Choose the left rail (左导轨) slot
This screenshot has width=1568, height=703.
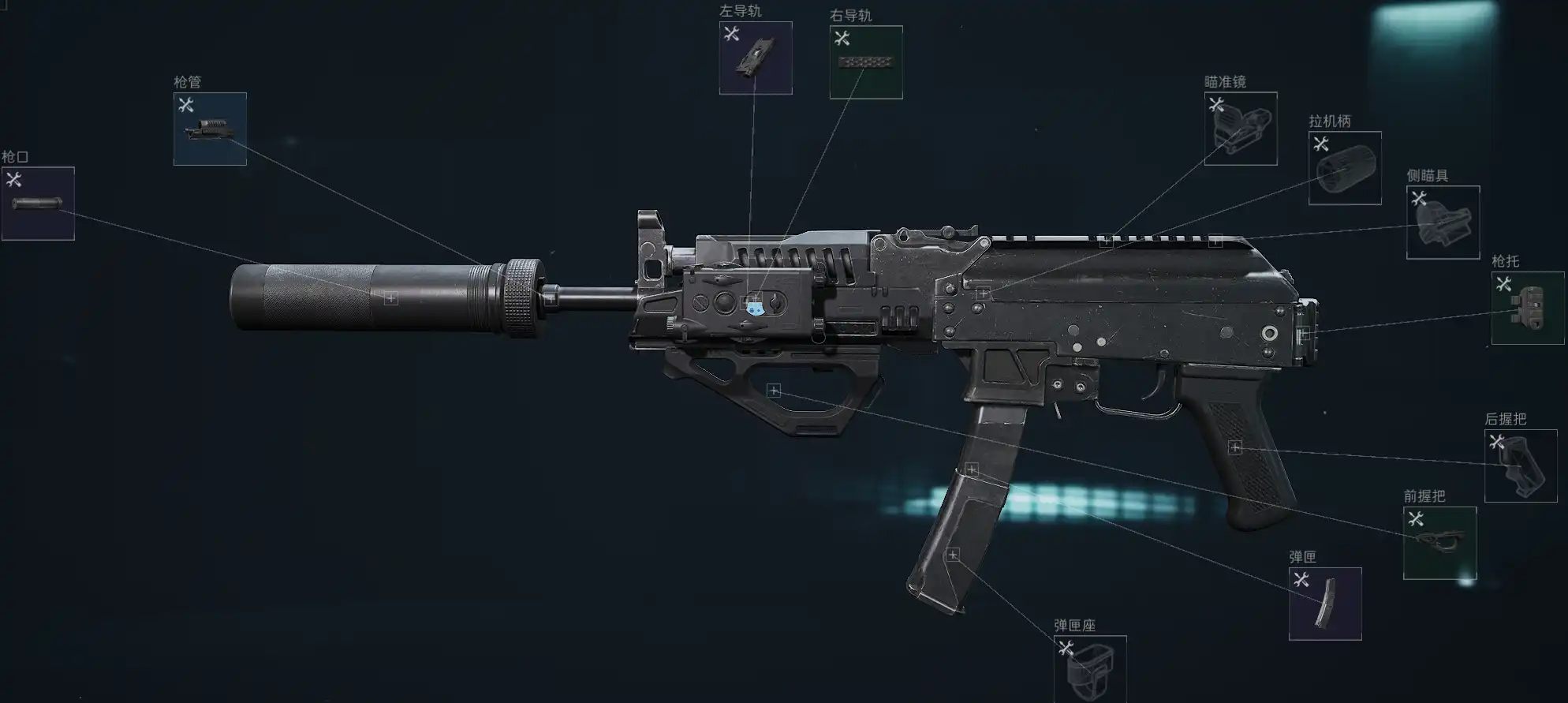tap(756, 58)
